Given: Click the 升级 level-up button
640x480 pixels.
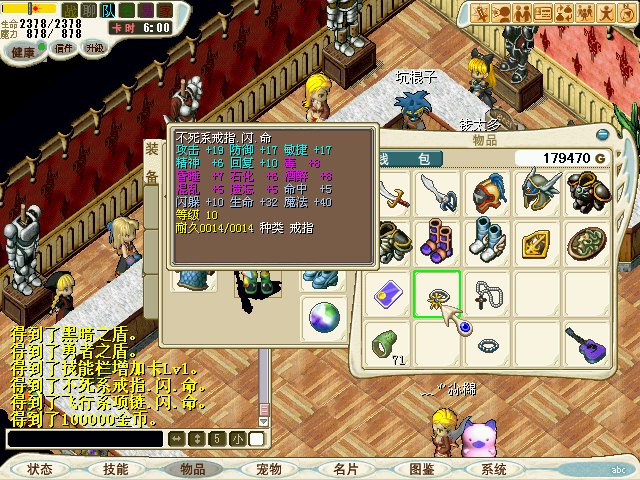Looking at the screenshot, I should point(96,48).
